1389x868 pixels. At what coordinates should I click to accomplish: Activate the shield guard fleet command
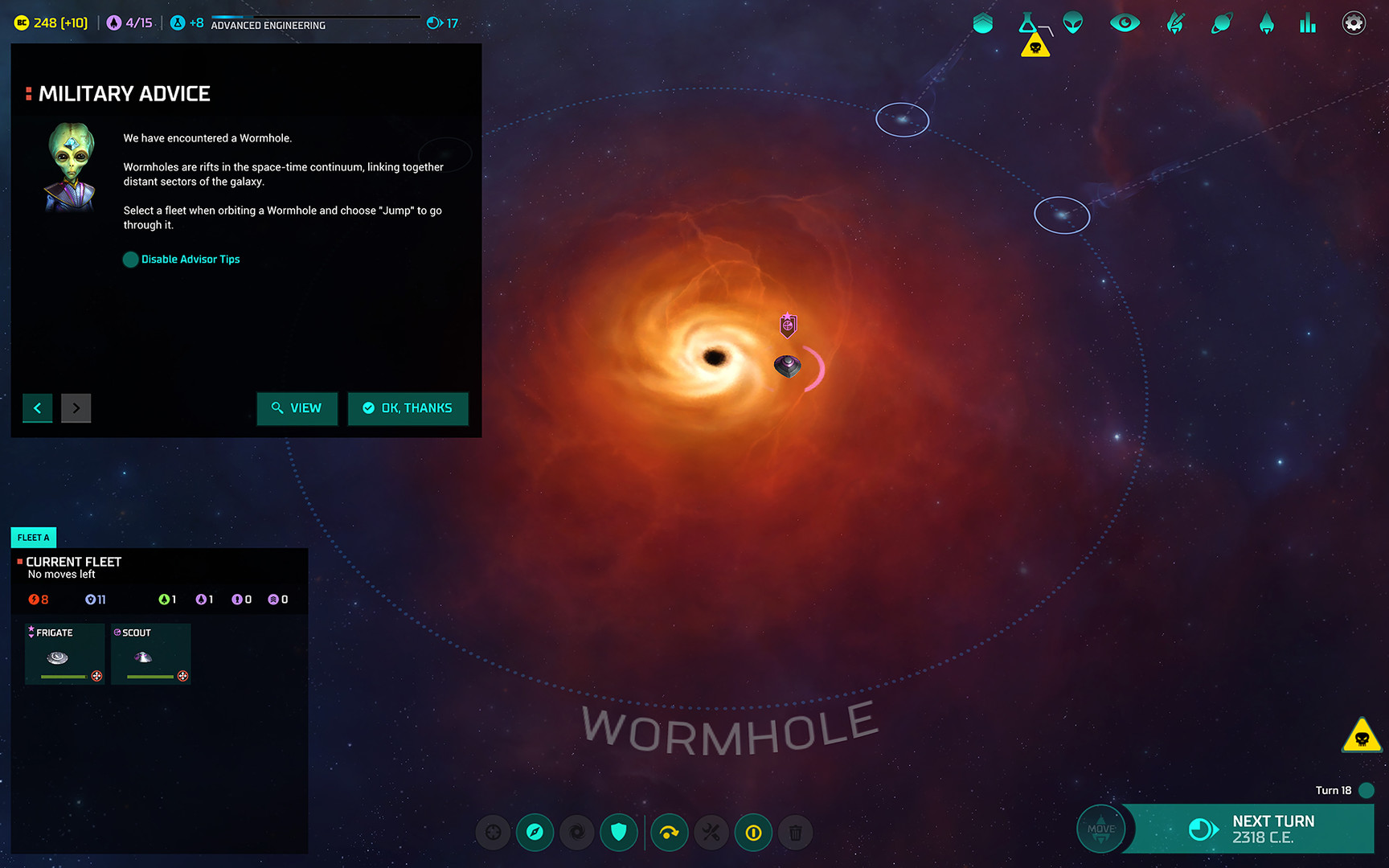coord(618,833)
